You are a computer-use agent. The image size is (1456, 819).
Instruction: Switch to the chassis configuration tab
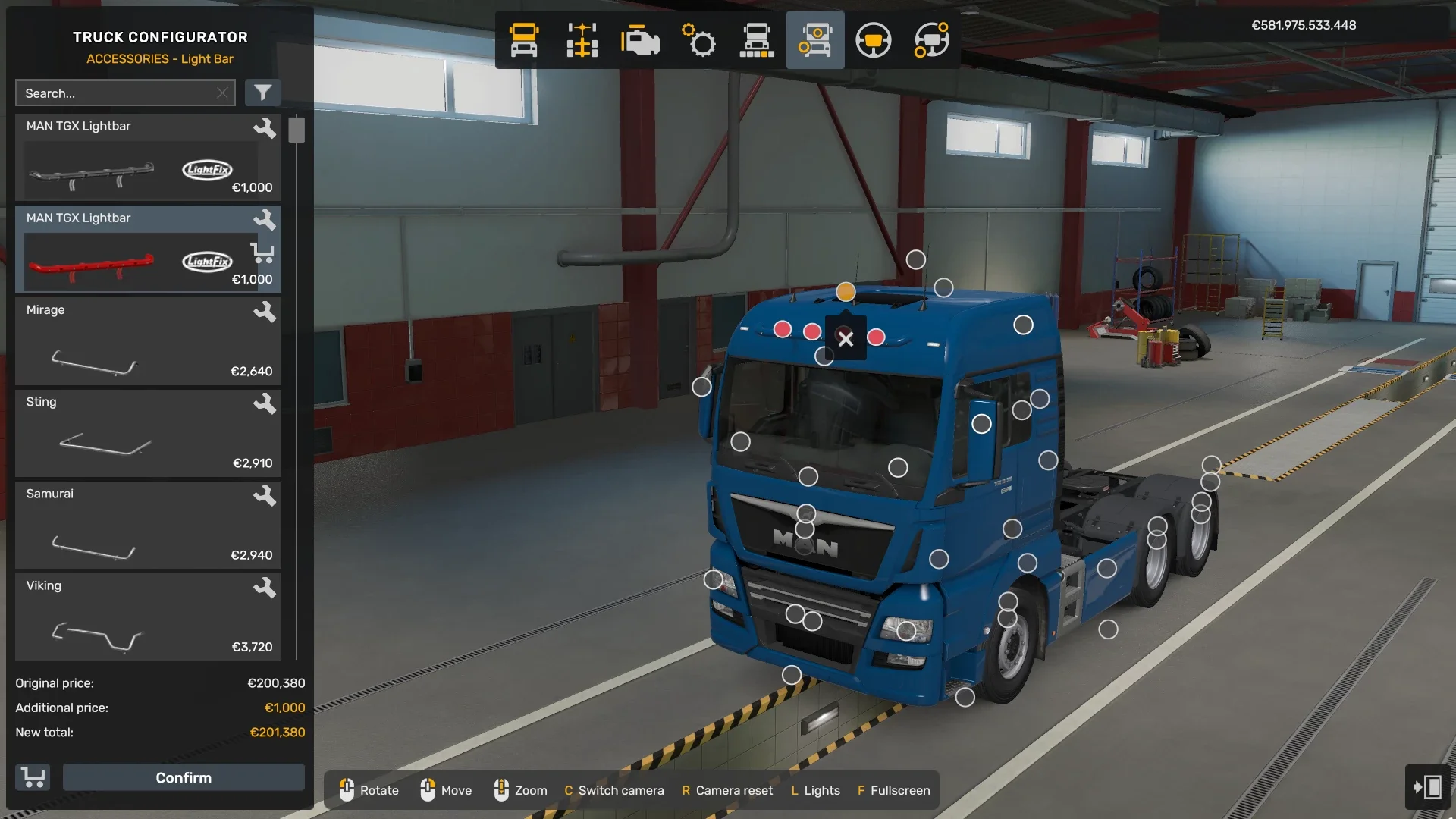581,39
